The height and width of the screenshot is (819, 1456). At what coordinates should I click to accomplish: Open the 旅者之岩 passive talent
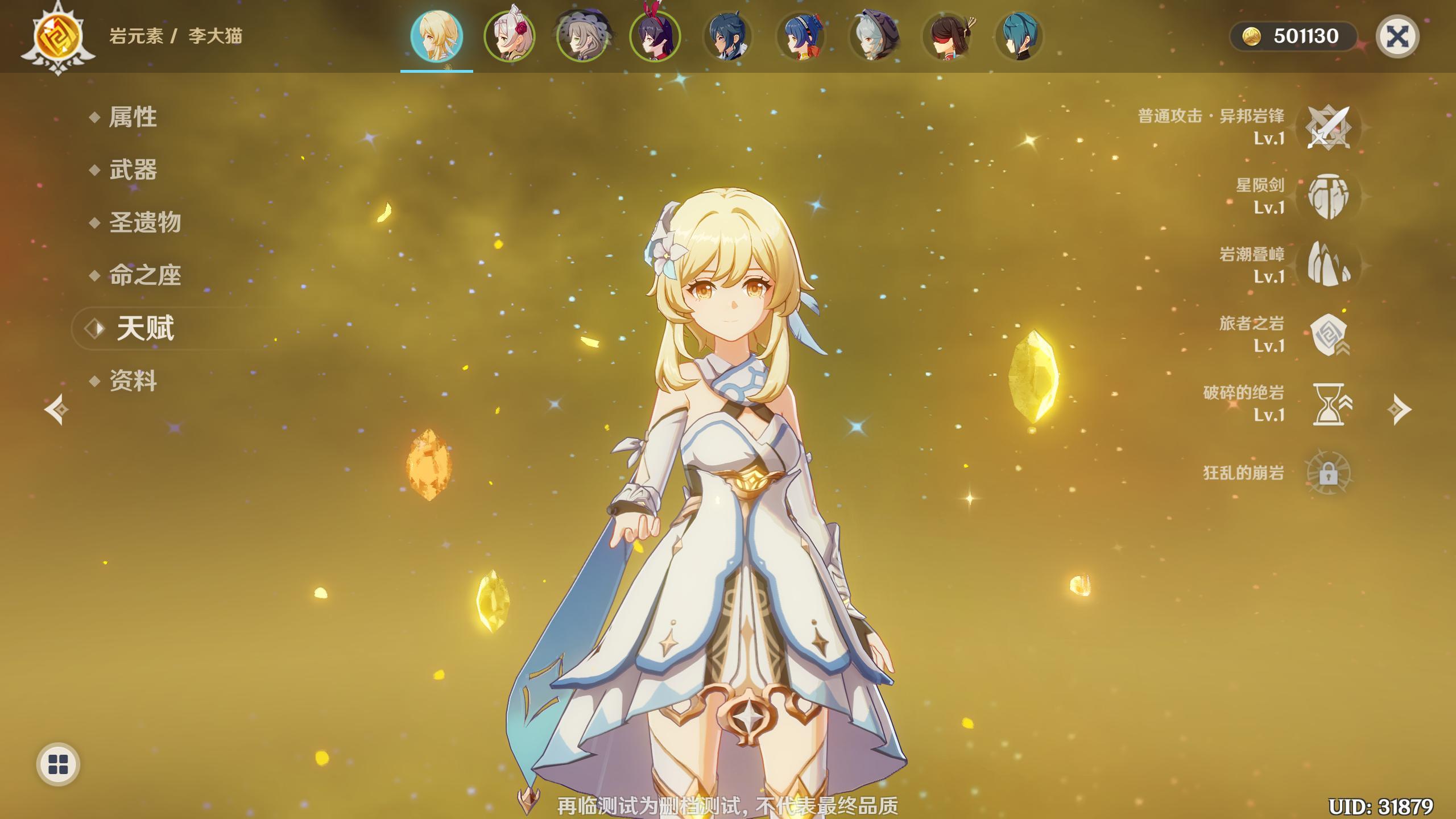click(x=1328, y=334)
